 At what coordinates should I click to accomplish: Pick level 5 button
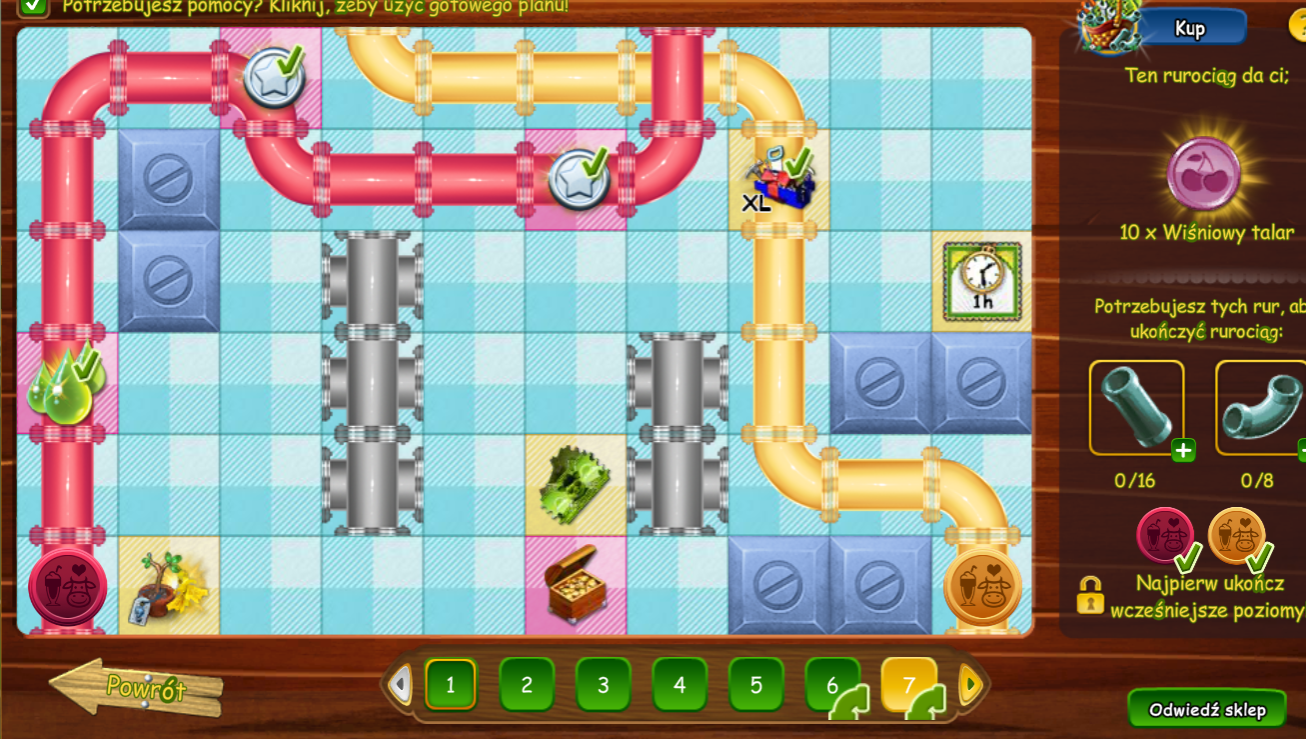pyautogui.click(x=756, y=685)
